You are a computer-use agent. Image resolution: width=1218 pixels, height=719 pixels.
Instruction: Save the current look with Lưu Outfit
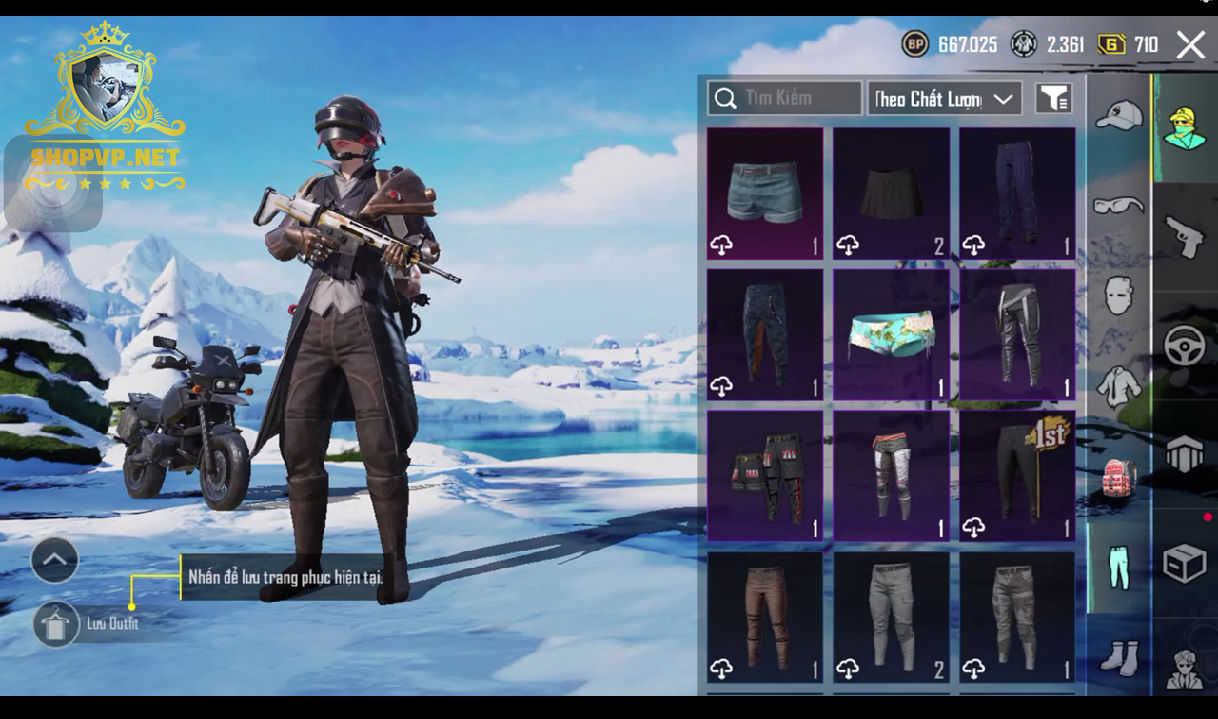click(x=56, y=624)
